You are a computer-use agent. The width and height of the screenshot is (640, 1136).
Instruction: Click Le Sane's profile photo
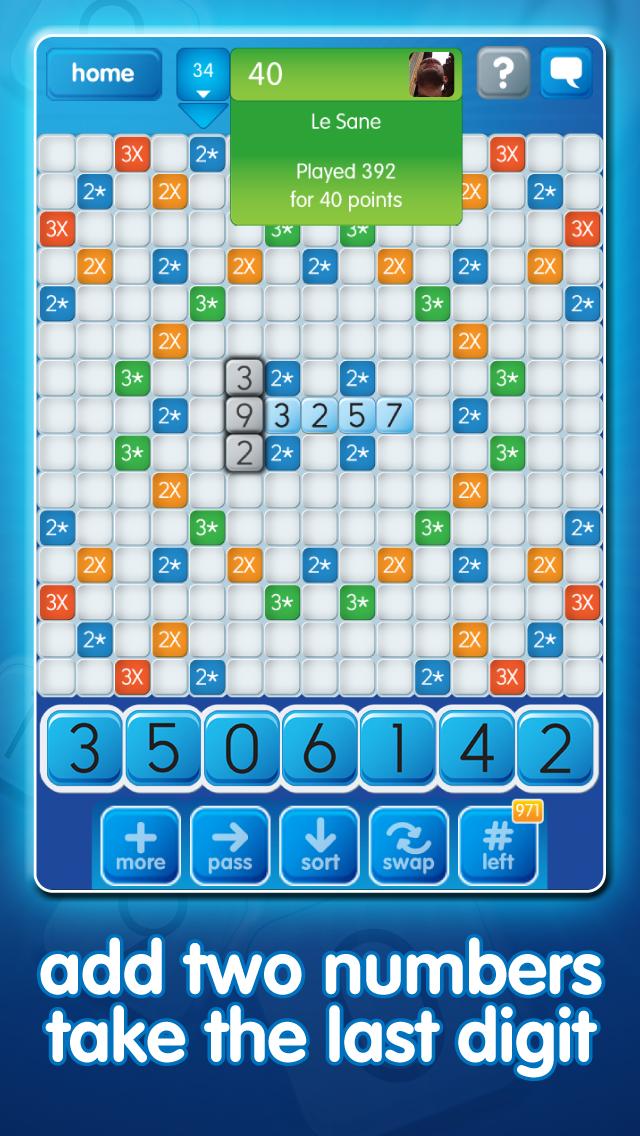click(431, 74)
